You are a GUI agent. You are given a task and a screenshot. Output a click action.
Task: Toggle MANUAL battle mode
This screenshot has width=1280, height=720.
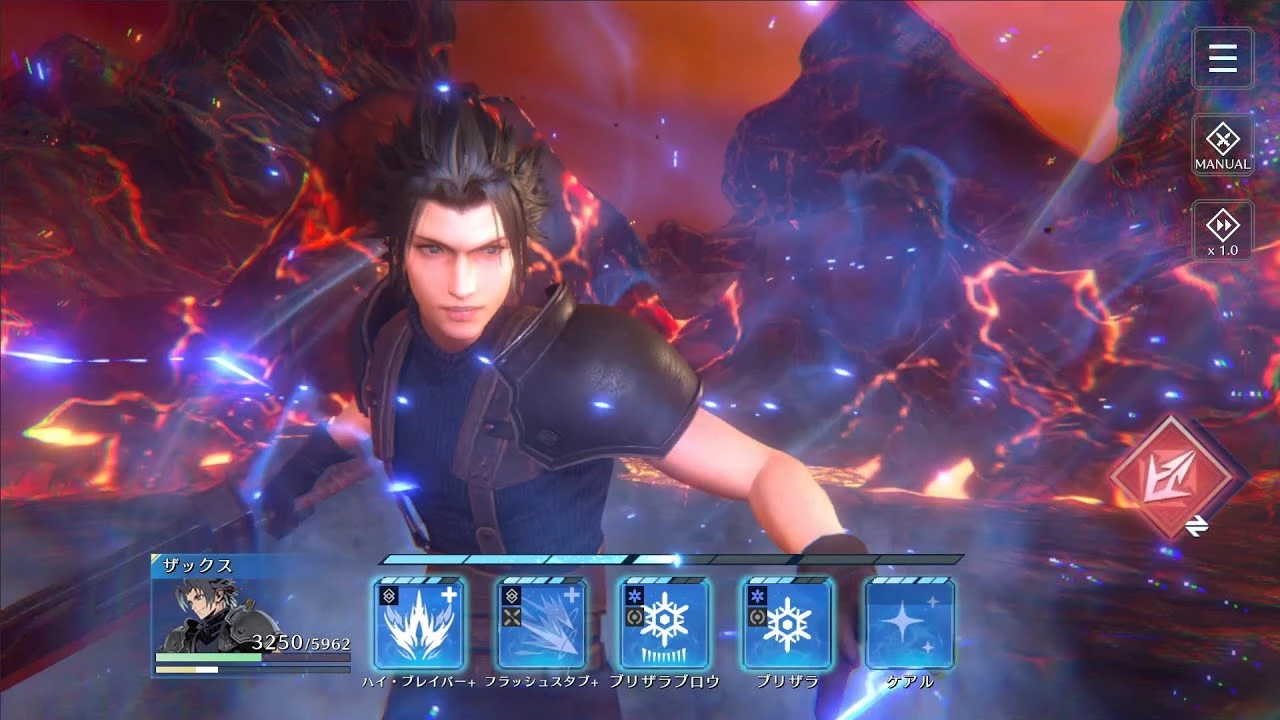pos(1222,144)
